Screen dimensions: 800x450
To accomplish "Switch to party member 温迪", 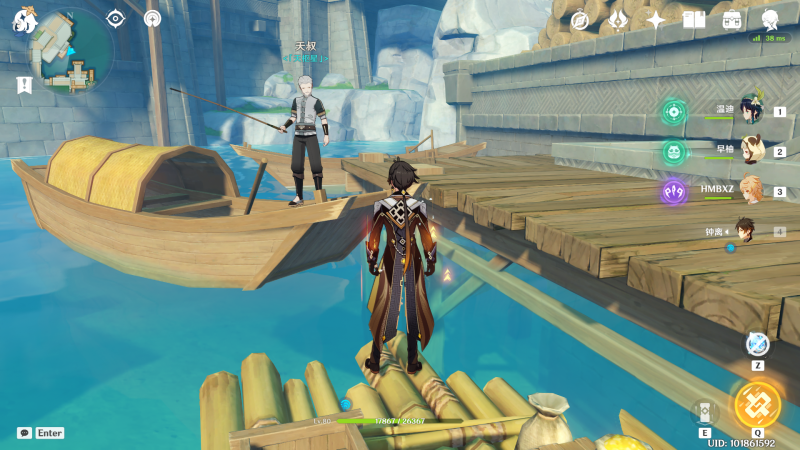I will tap(750, 111).
